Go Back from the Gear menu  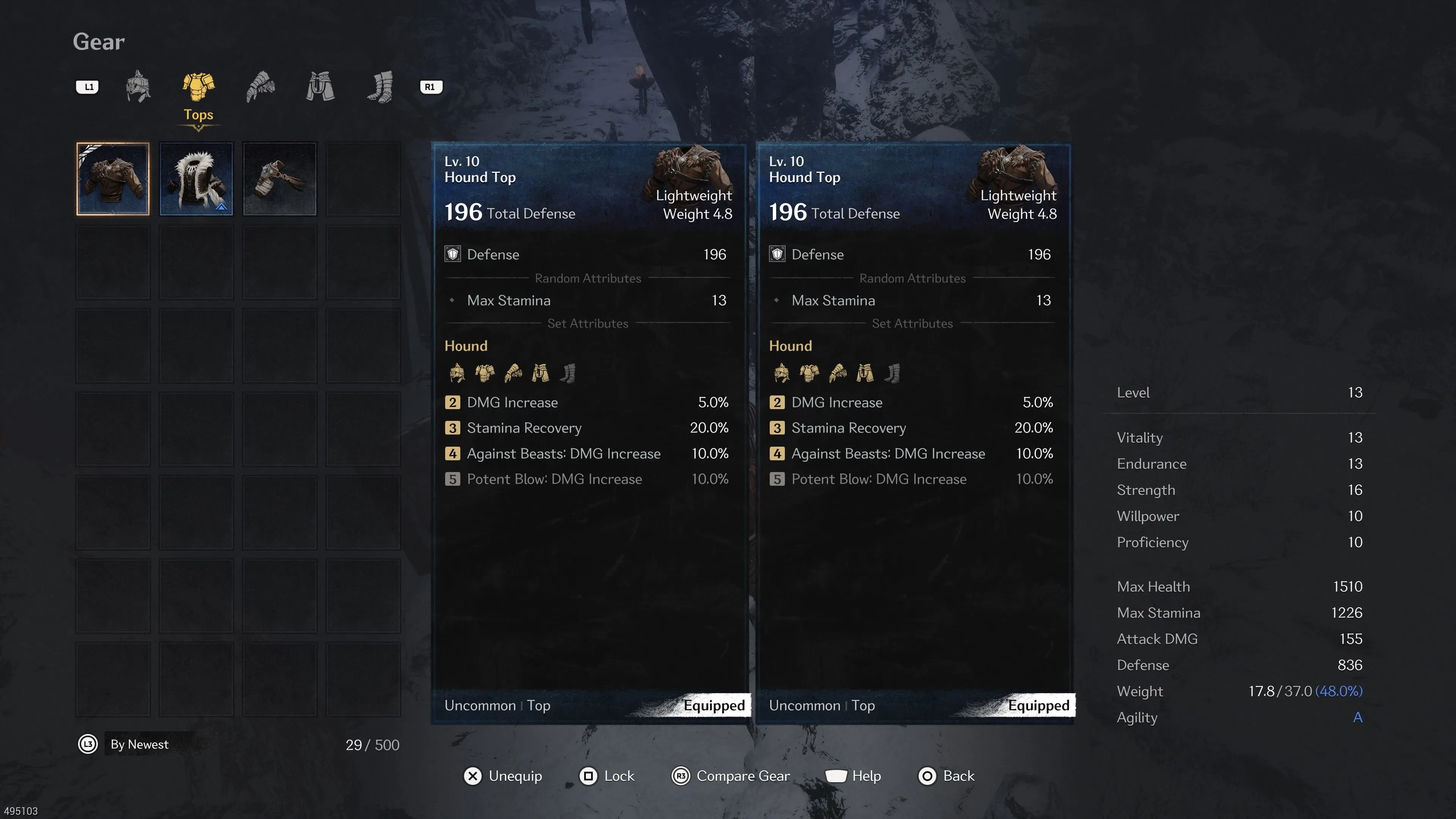point(946,776)
